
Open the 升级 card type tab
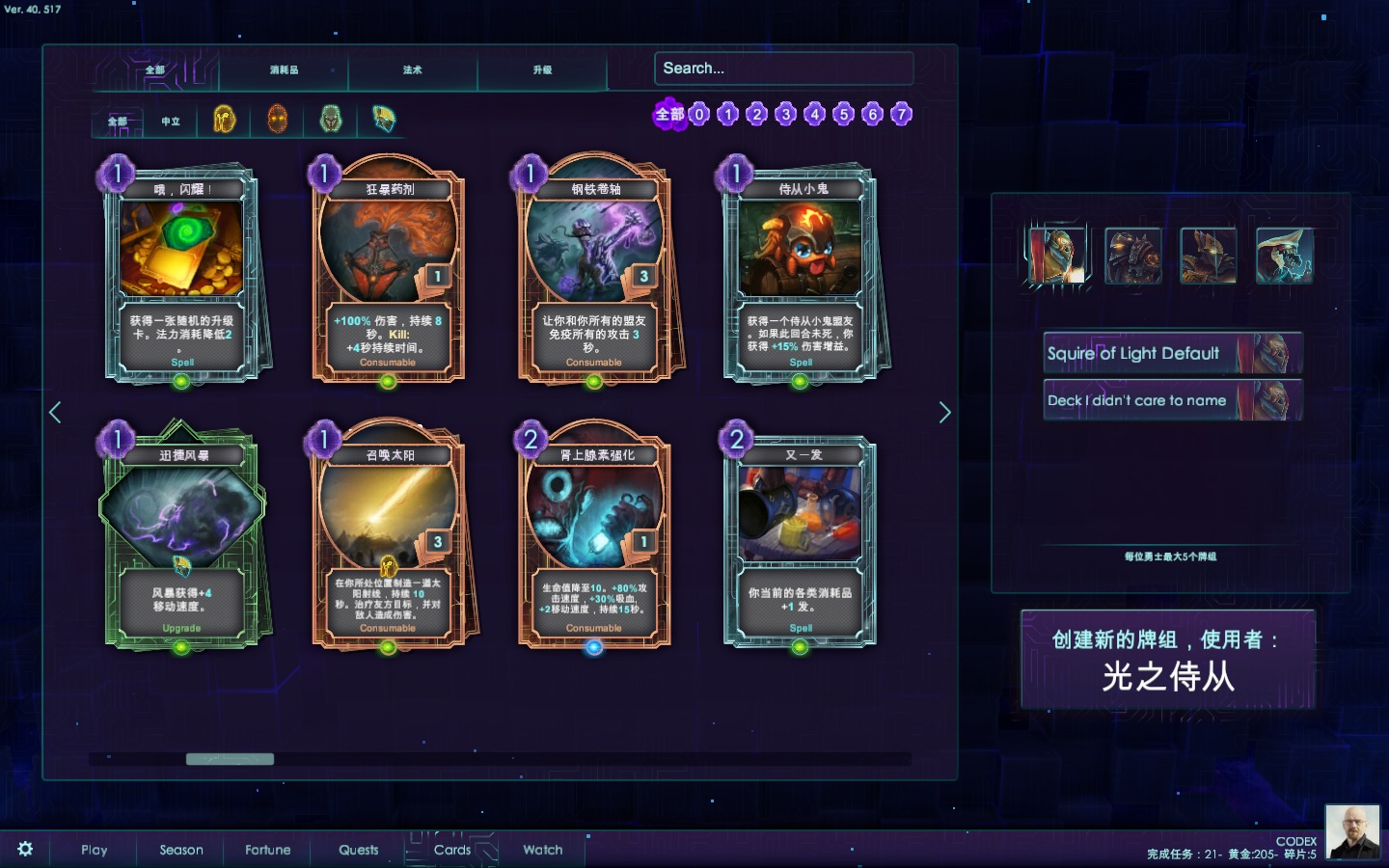pyautogui.click(x=542, y=70)
